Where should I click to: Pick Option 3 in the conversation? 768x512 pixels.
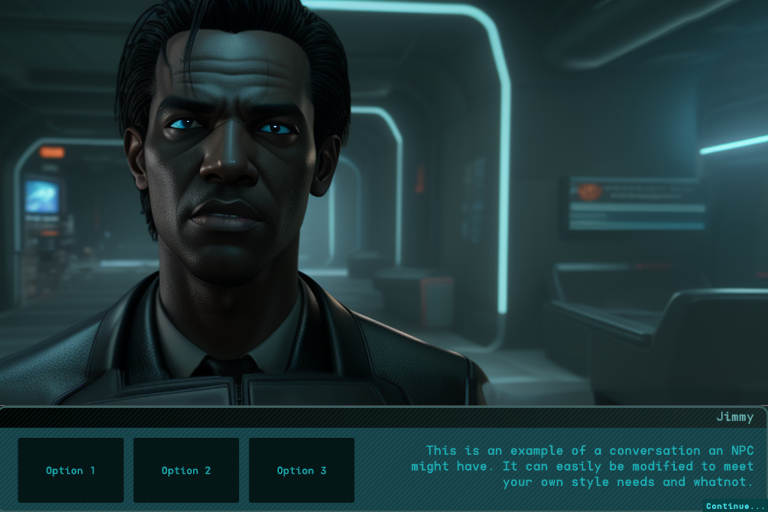point(301,470)
